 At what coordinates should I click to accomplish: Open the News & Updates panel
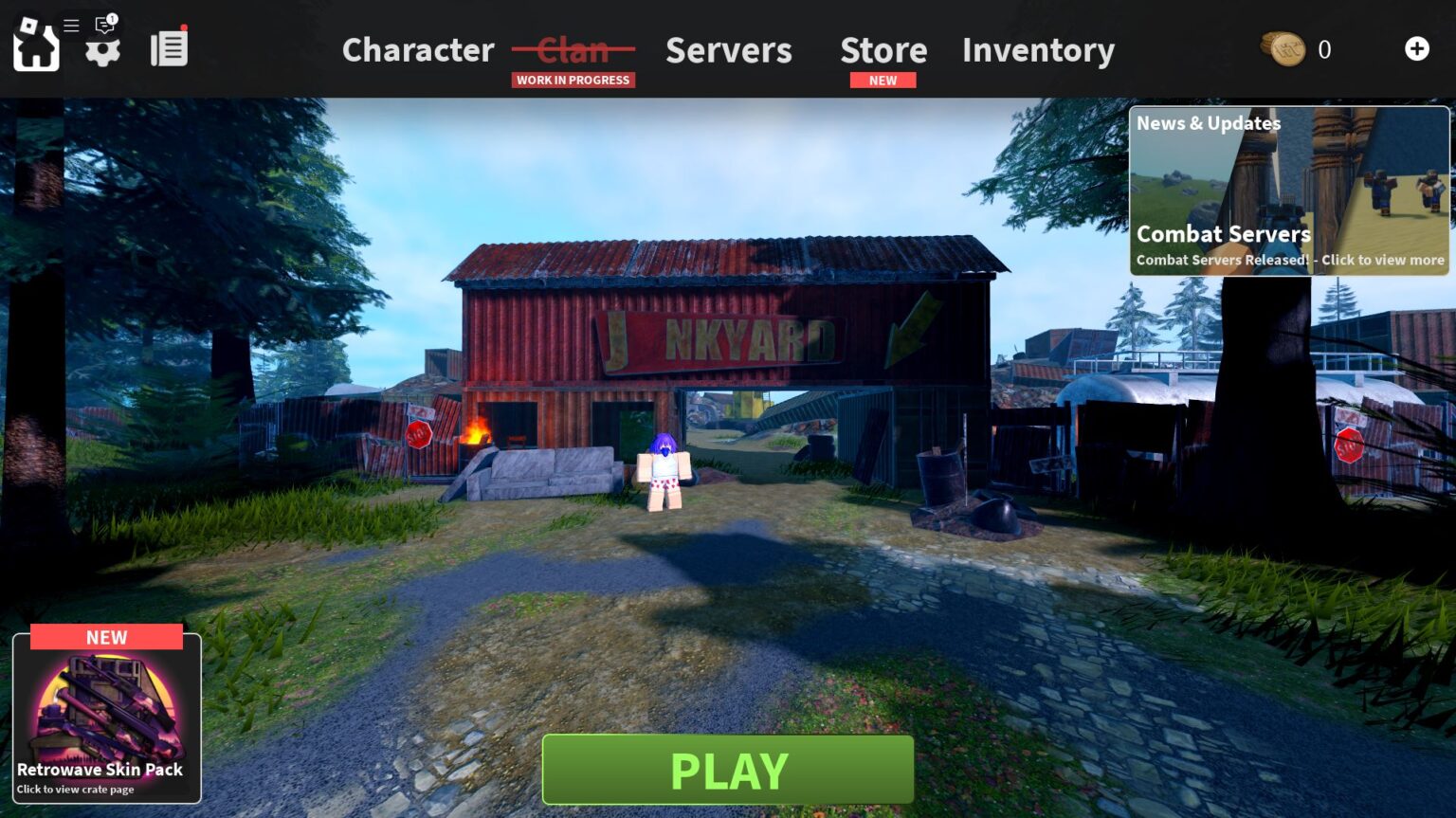[x=1208, y=123]
